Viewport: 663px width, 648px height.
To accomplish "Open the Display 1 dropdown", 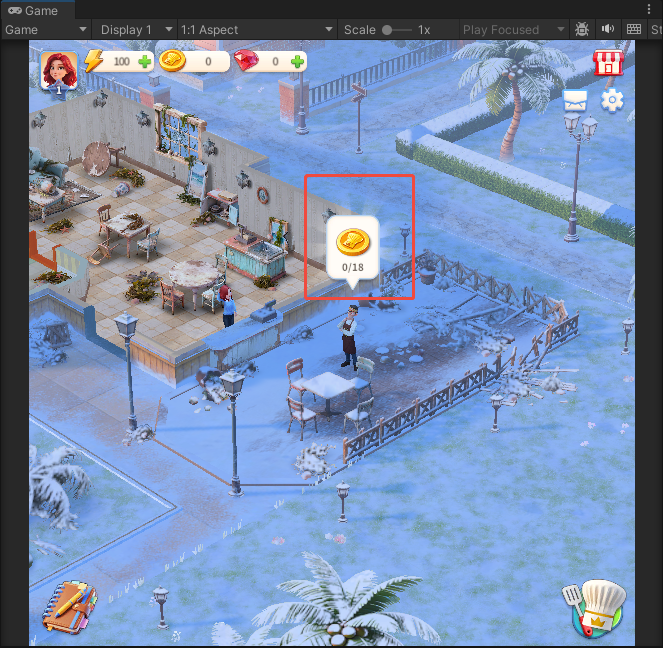I will [x=136, y=30].
